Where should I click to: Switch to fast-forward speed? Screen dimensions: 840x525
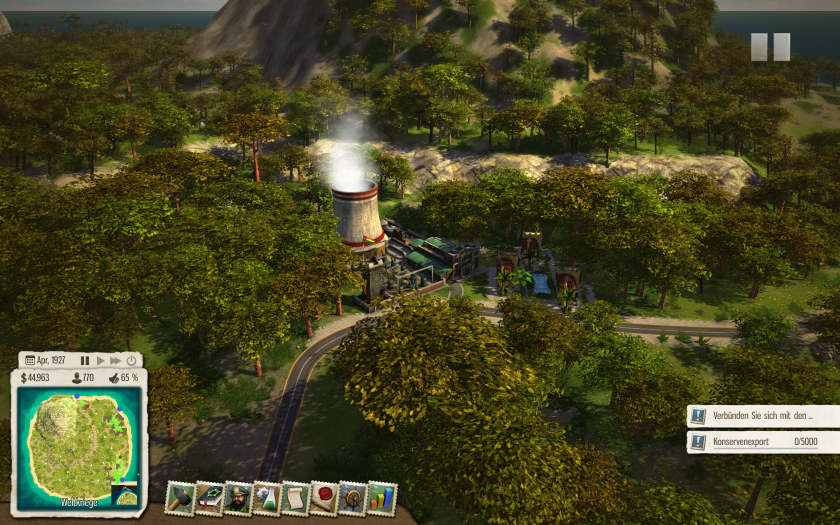point(115,360)
